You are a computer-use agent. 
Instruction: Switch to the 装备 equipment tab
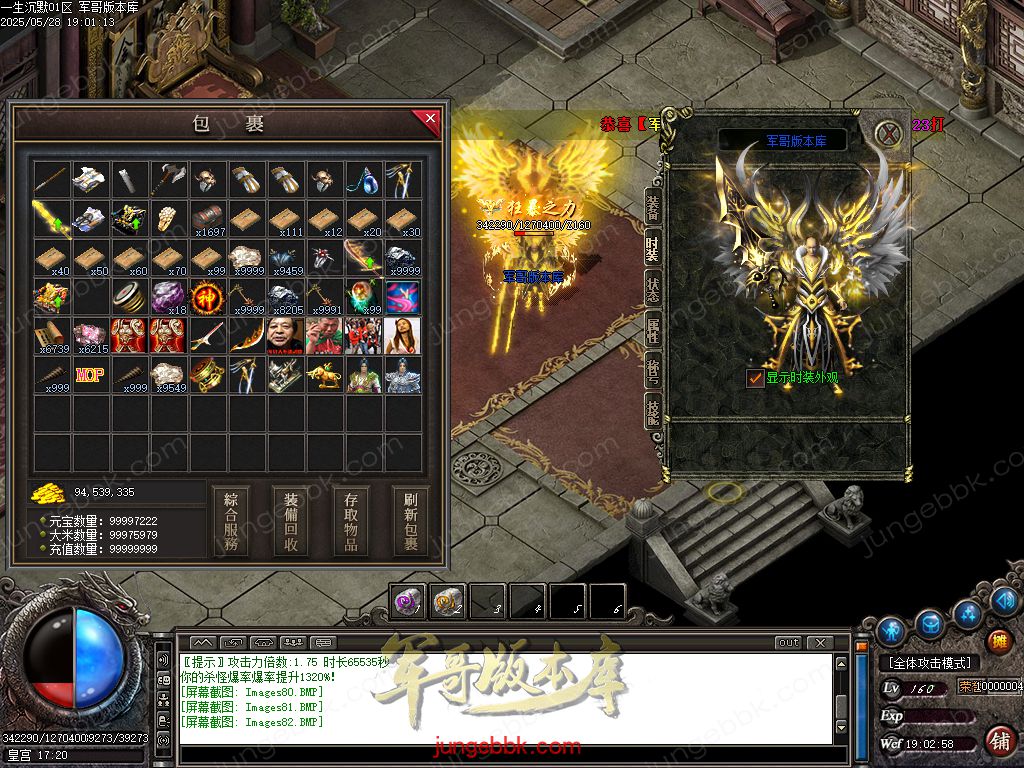pyautogui.click(x=653, y=207)
